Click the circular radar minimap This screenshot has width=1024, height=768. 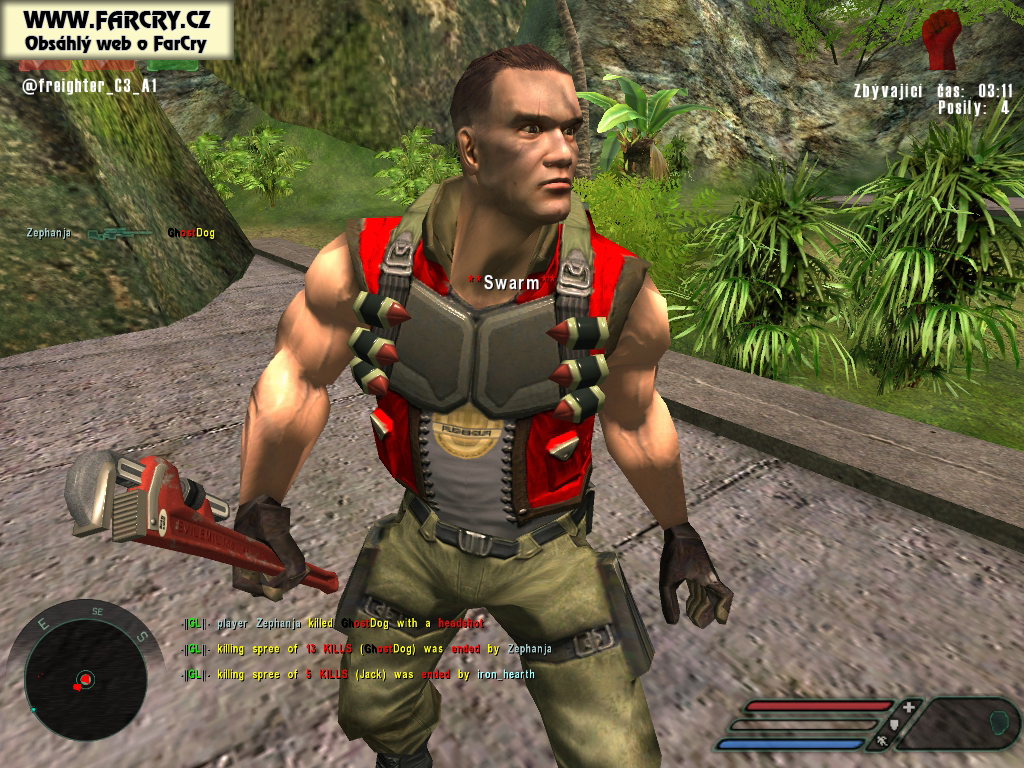coord(83,680)
